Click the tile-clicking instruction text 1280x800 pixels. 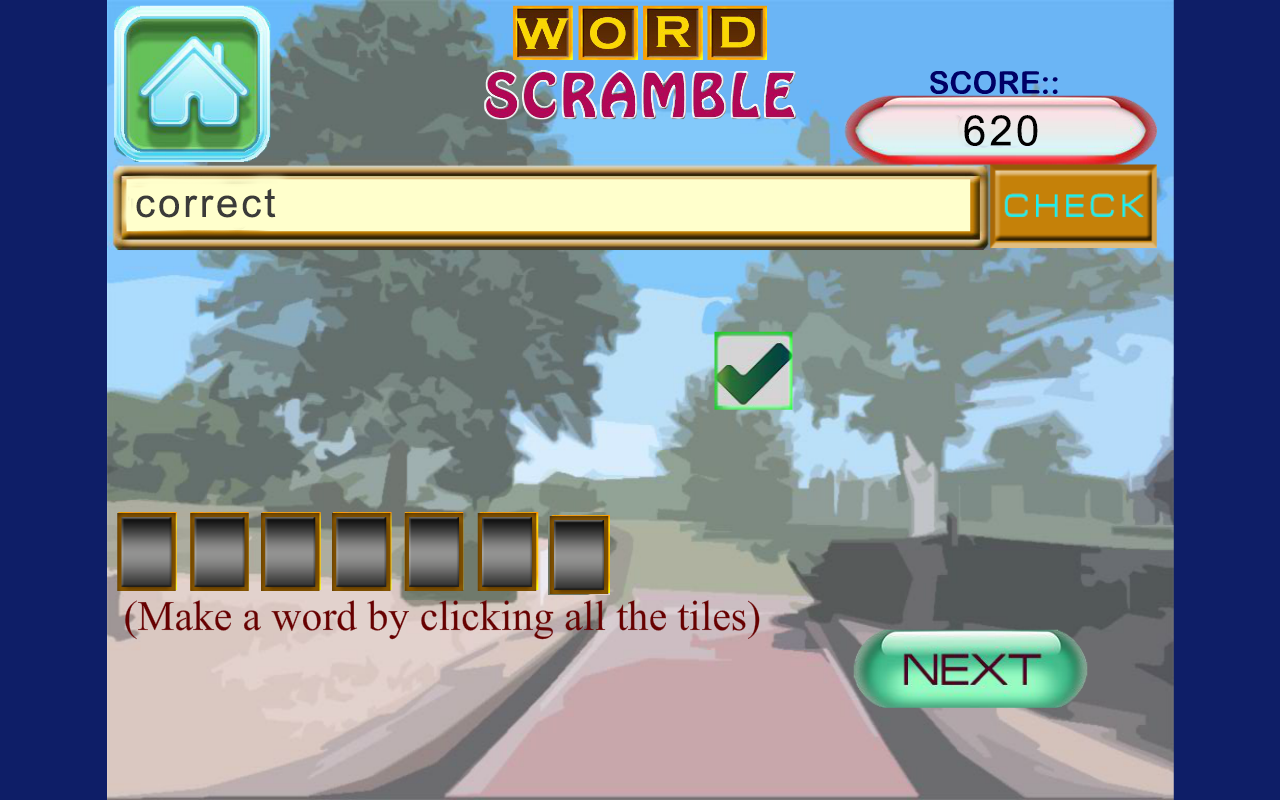tap(443, 617)
